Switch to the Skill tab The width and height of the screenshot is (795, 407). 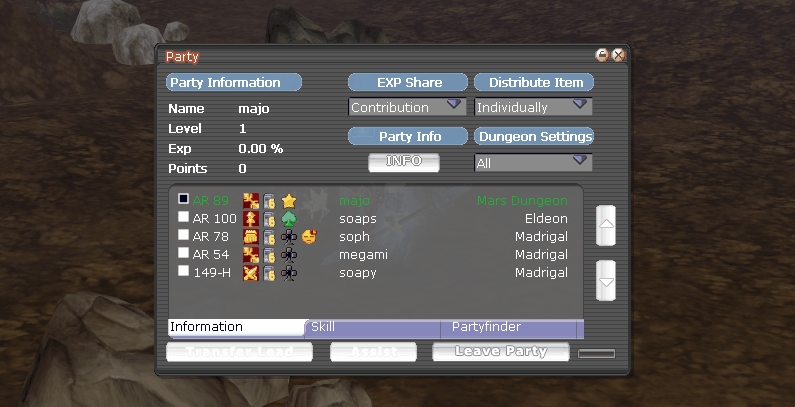coord(372,327)
